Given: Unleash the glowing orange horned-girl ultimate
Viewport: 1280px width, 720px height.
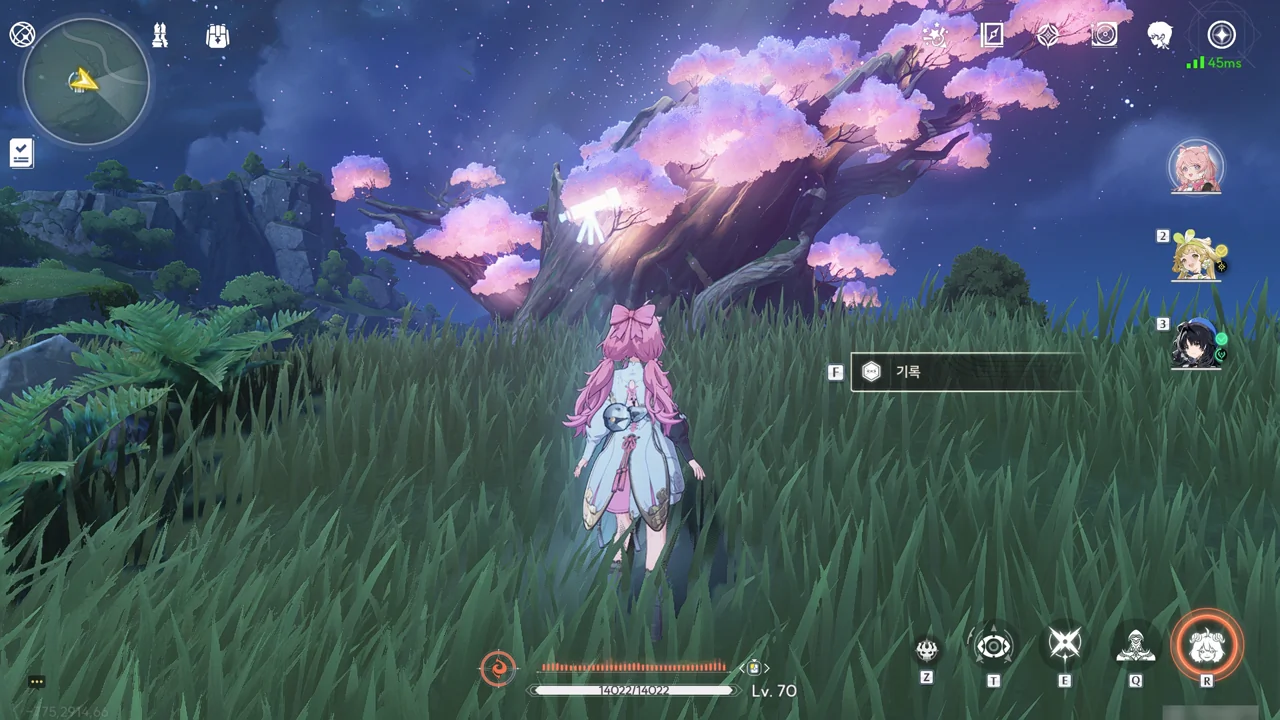Looking at the screenshot, I should [1207, 645].
